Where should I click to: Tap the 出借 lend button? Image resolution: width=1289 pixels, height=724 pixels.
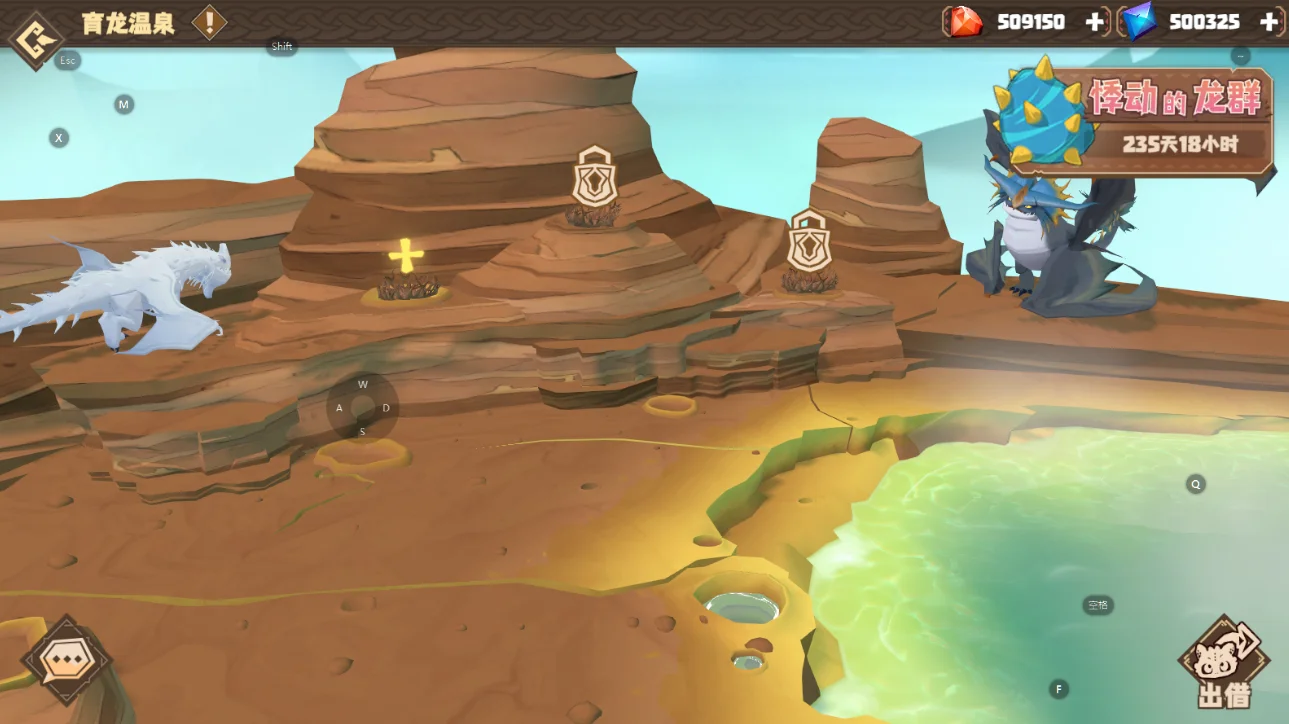click(x=1224, y=665)
